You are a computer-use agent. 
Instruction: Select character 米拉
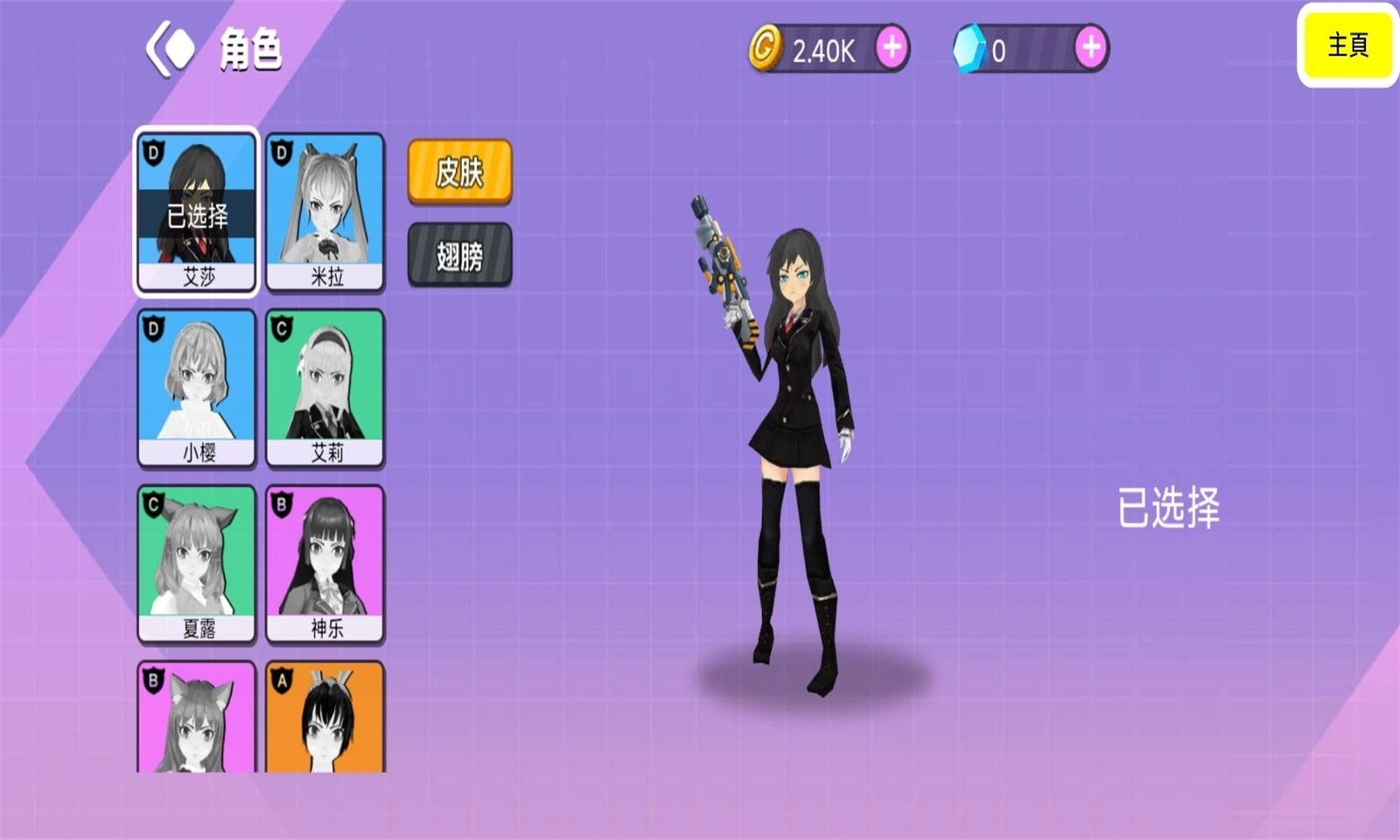[326, 210]
